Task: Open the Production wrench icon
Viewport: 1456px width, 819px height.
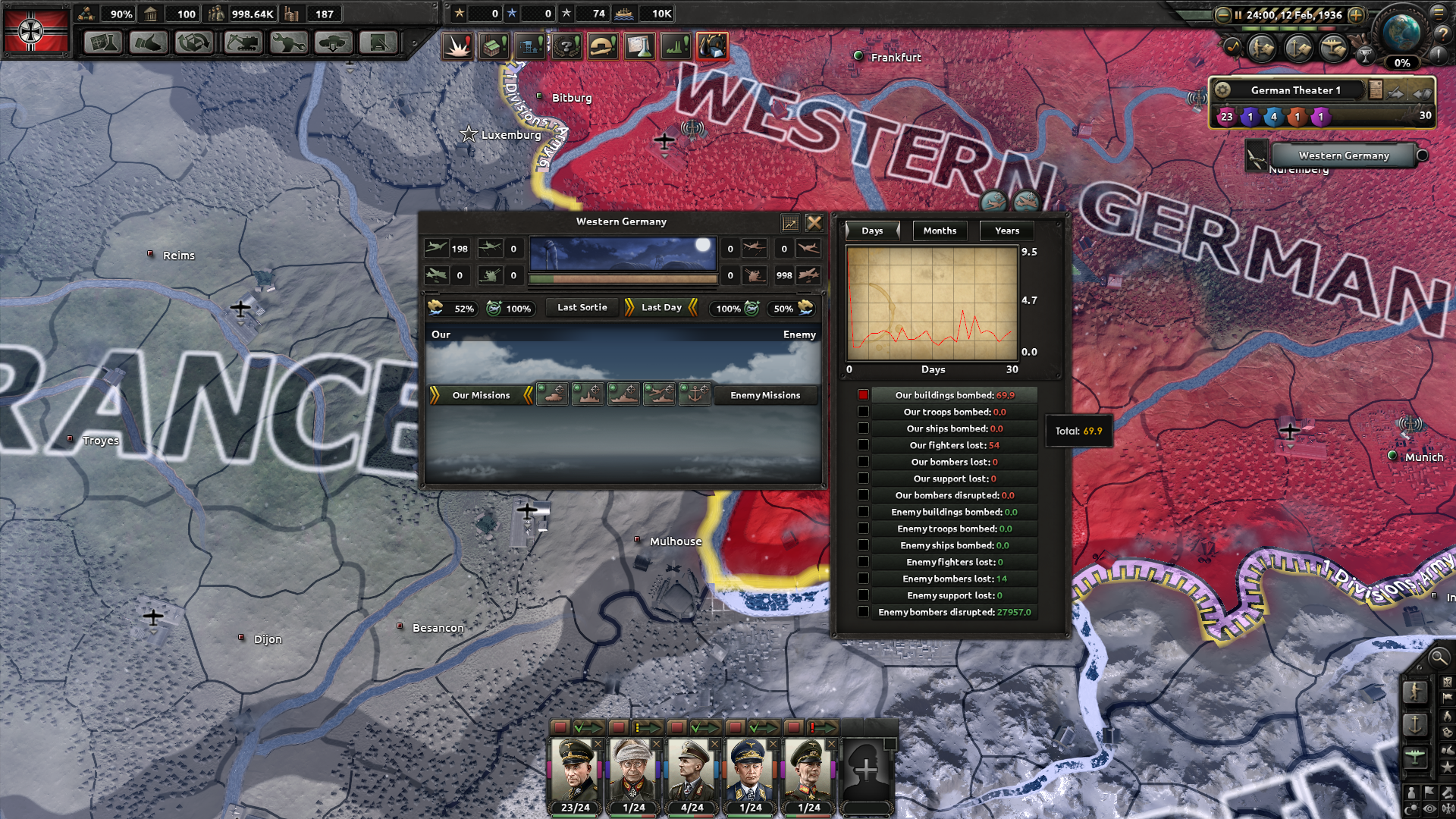Action: (286, 43)
